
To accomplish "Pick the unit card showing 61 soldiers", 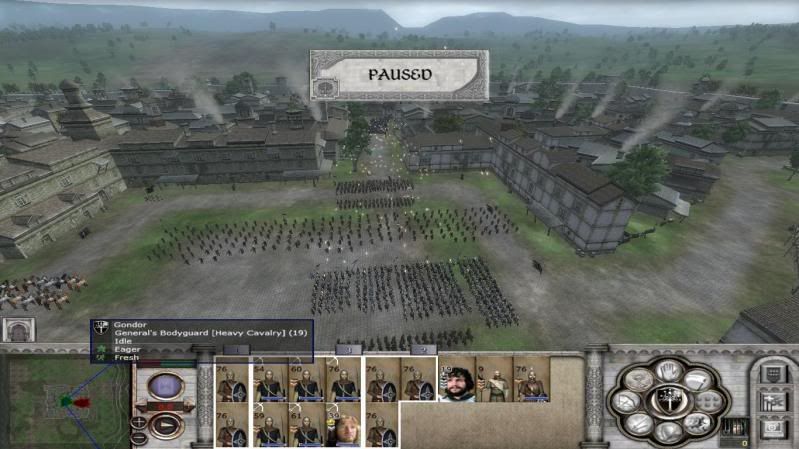I will click(x=306, y=425).
